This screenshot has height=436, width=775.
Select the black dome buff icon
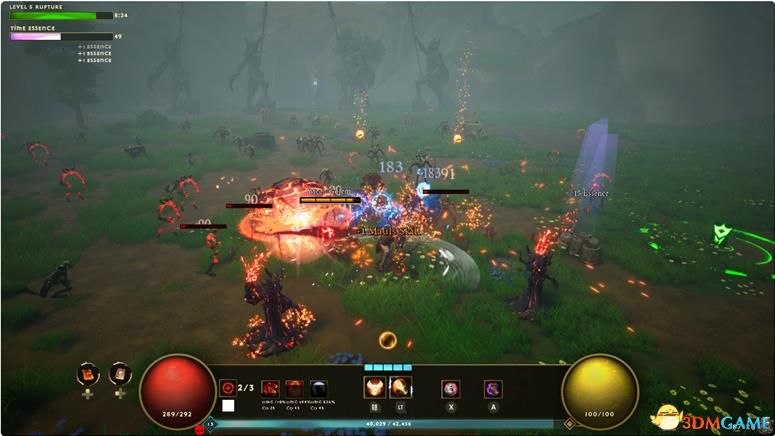coord(317,388)
